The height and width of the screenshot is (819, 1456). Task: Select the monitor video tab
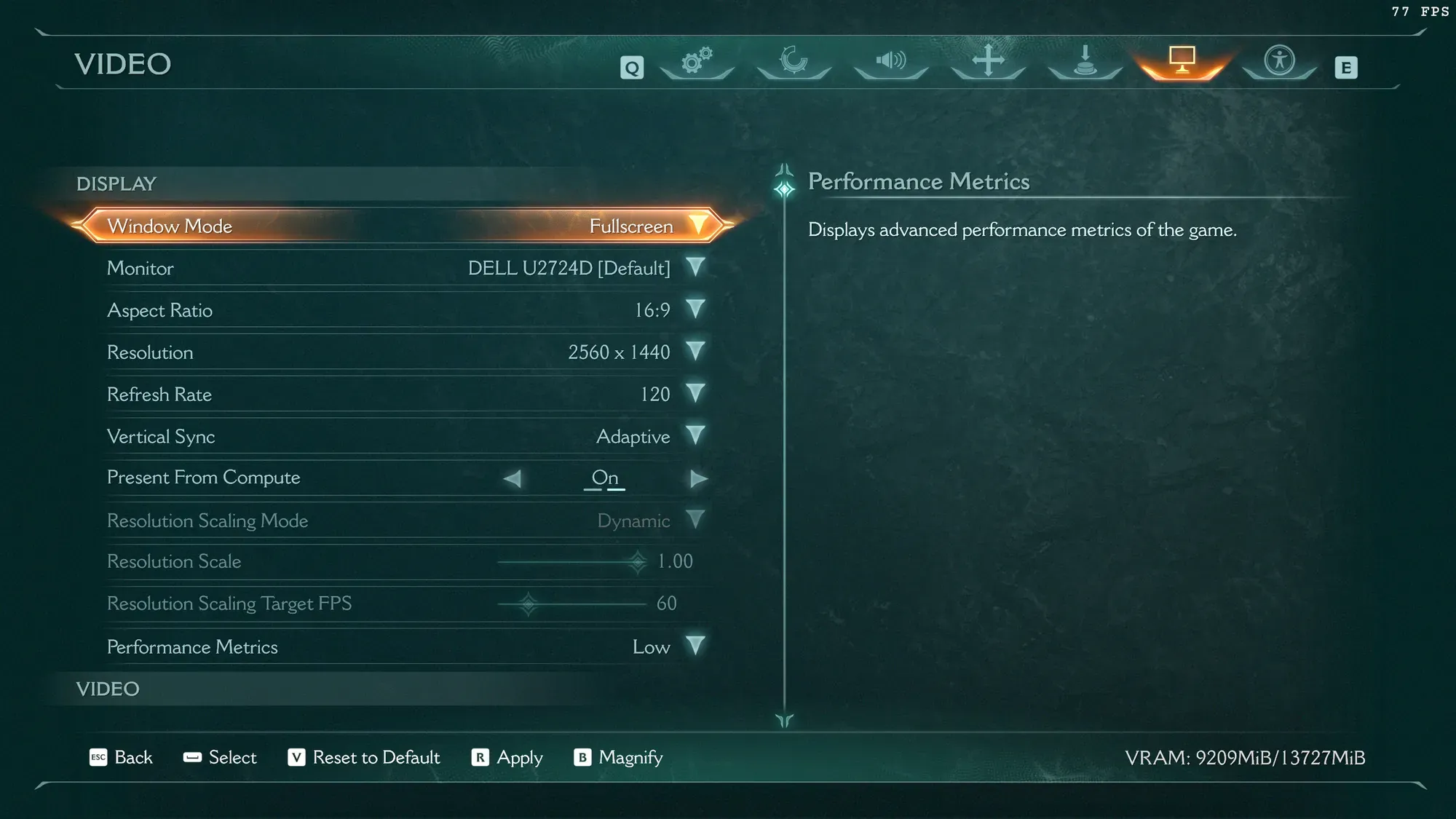1182,60
